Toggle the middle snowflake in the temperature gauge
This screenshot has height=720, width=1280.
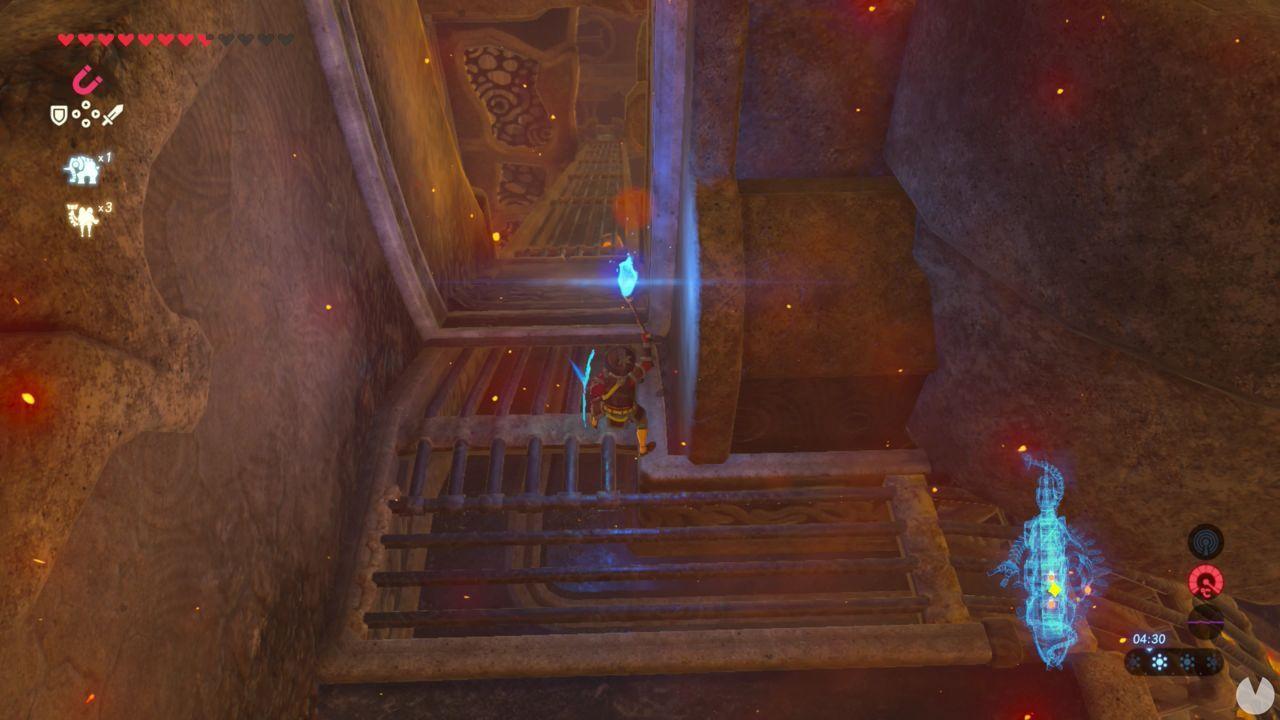1160,662
